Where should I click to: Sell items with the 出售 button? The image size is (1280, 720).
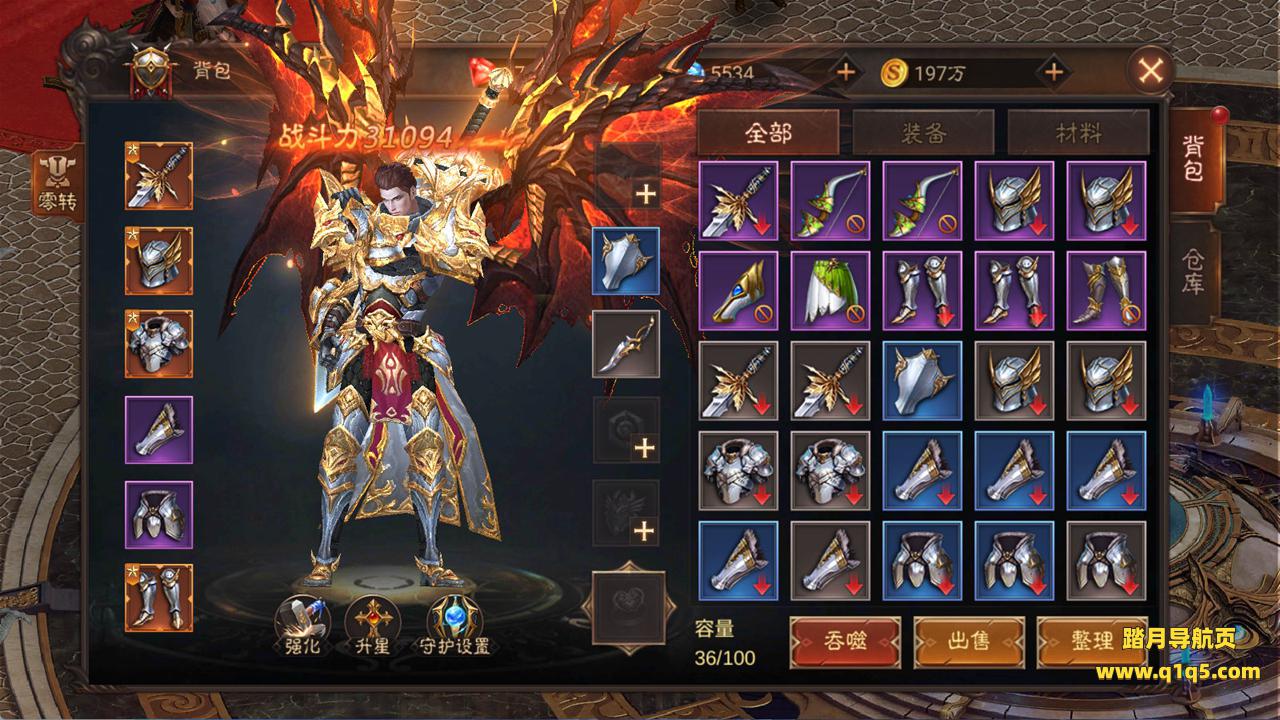pos(968,641)
